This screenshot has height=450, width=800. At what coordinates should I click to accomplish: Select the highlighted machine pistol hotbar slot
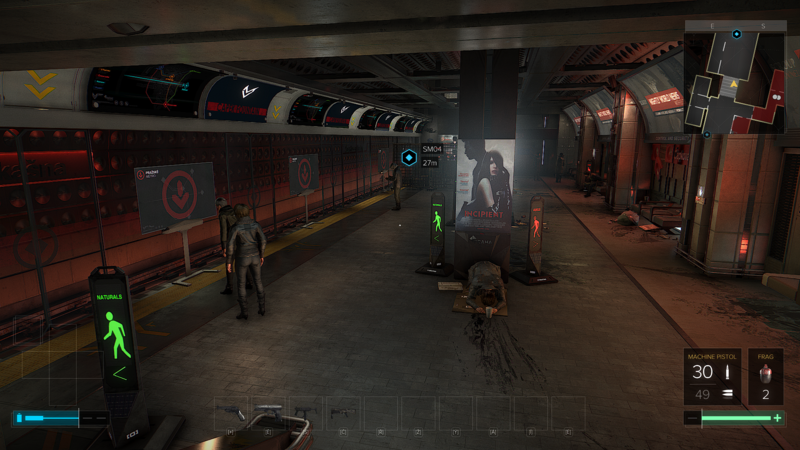click(x=268, y=412)
